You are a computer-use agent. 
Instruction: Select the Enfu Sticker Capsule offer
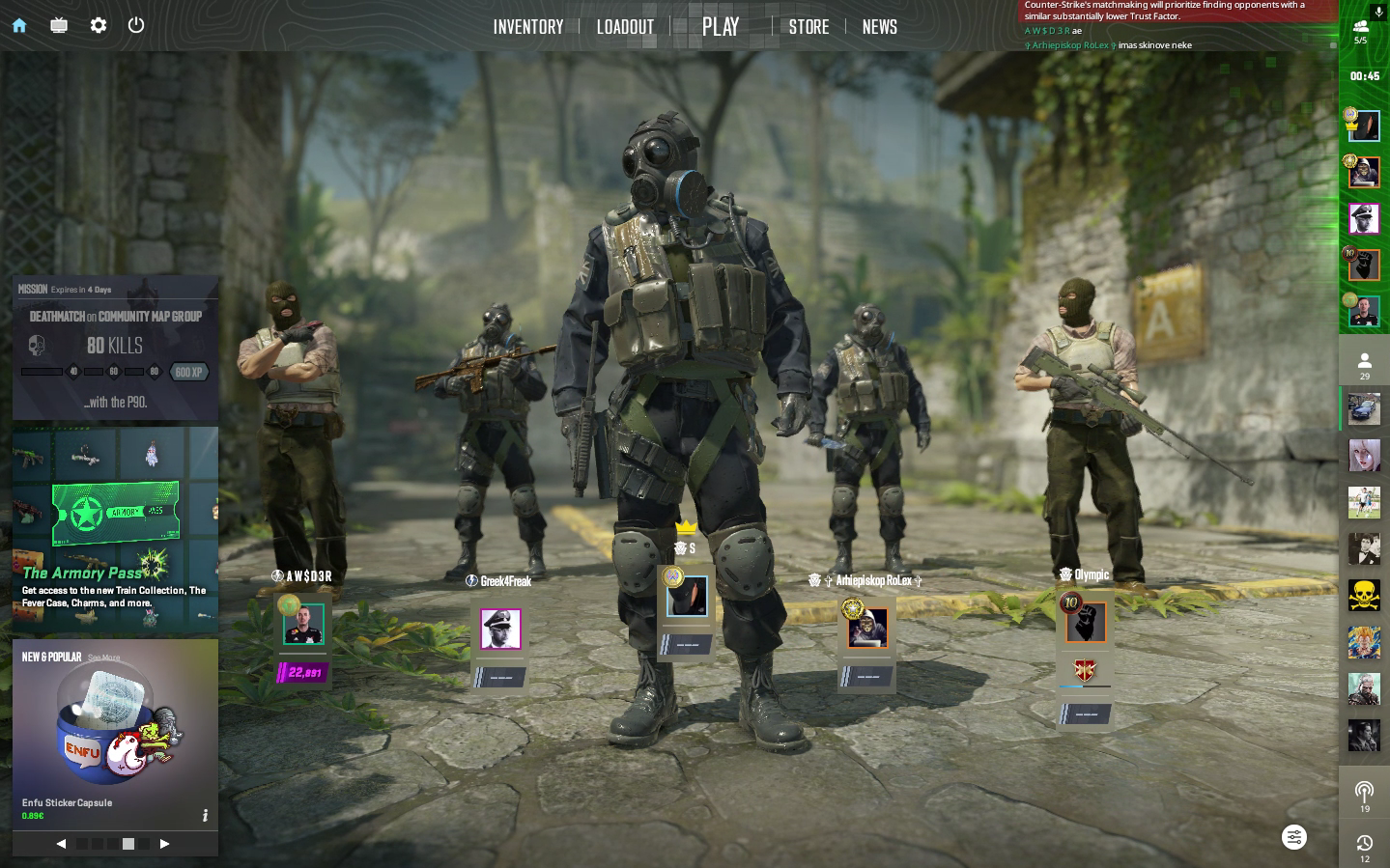point(115,734)
